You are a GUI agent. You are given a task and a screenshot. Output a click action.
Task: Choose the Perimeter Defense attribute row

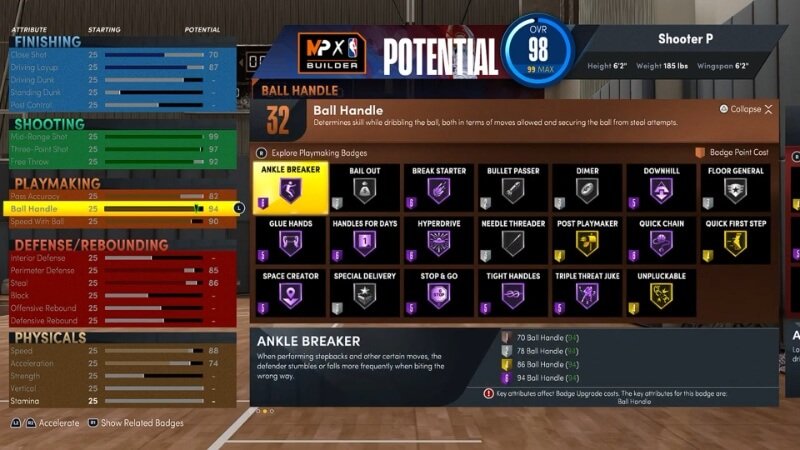click(120, 270)
